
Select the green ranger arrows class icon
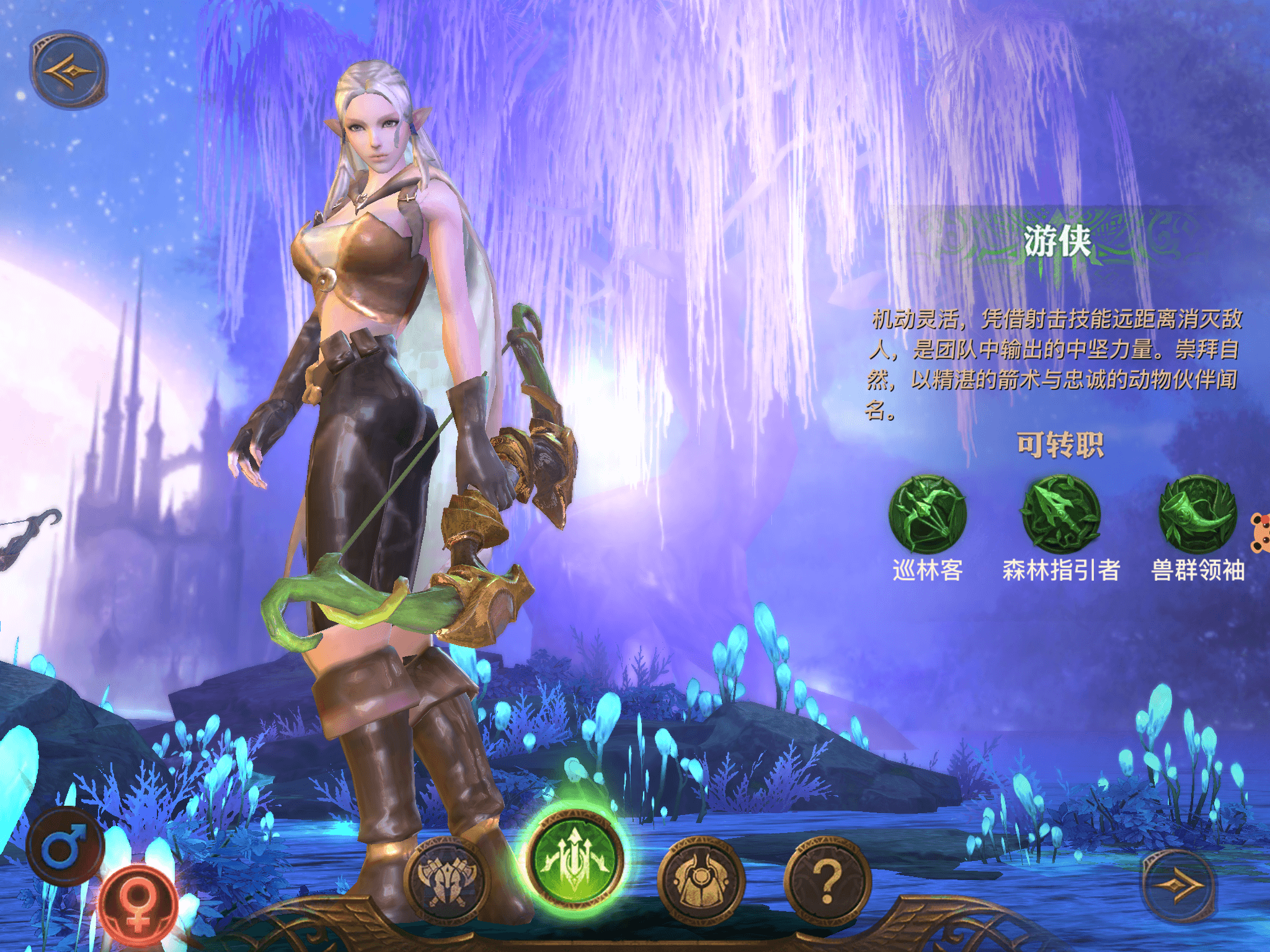(575, 859)
